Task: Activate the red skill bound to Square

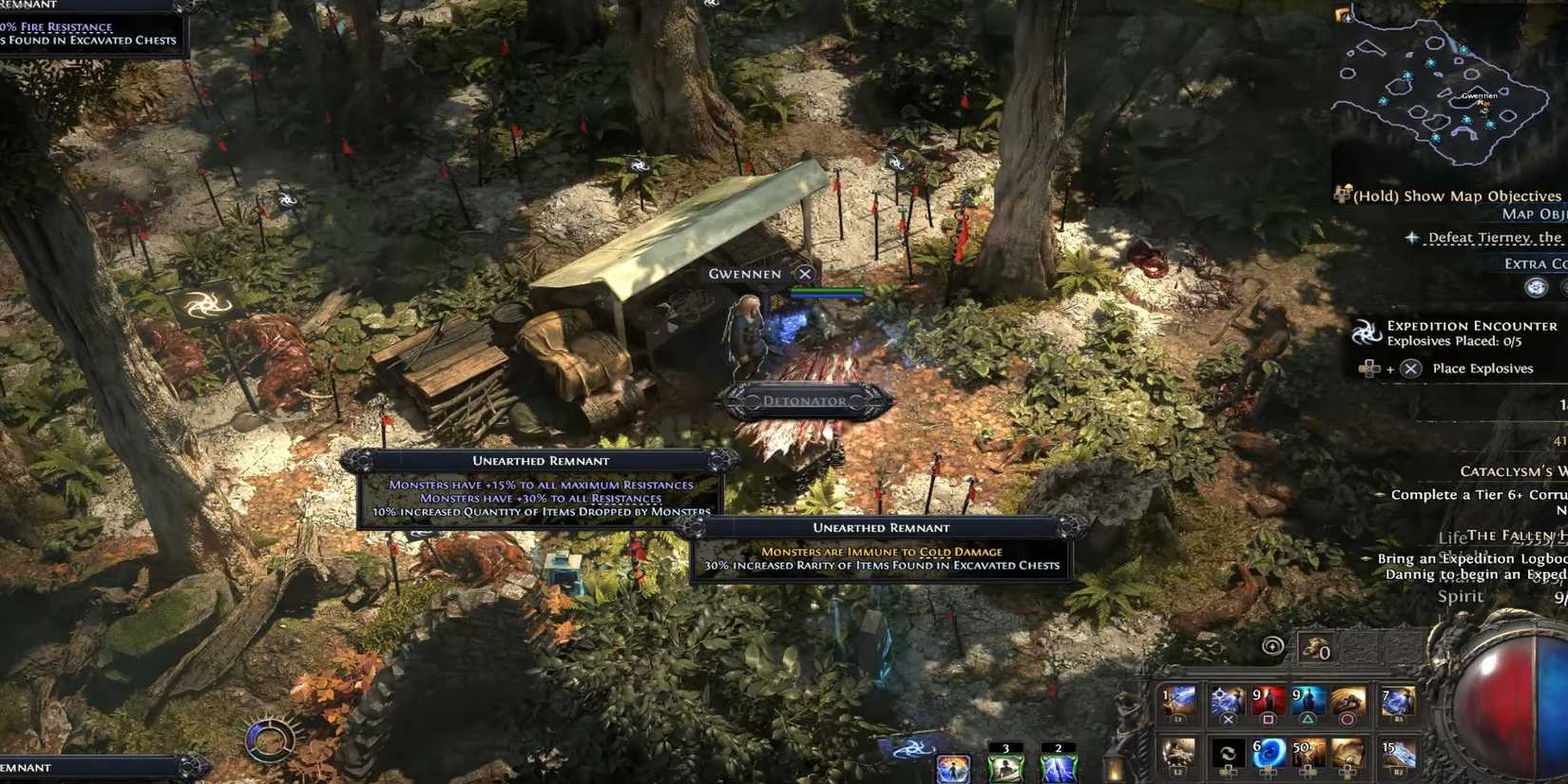Action: click(1268, 698)
